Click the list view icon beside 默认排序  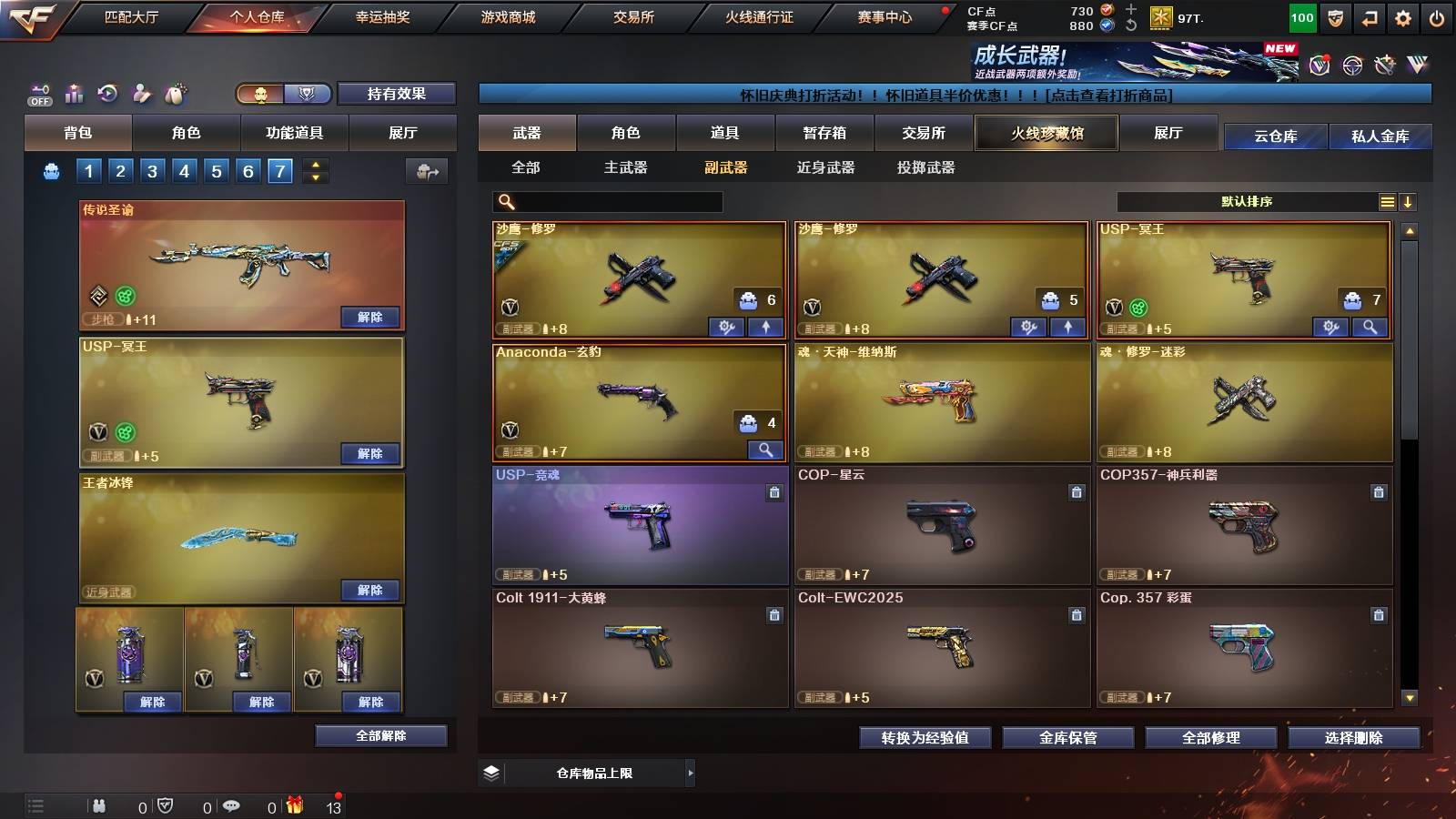(1386, 201)
